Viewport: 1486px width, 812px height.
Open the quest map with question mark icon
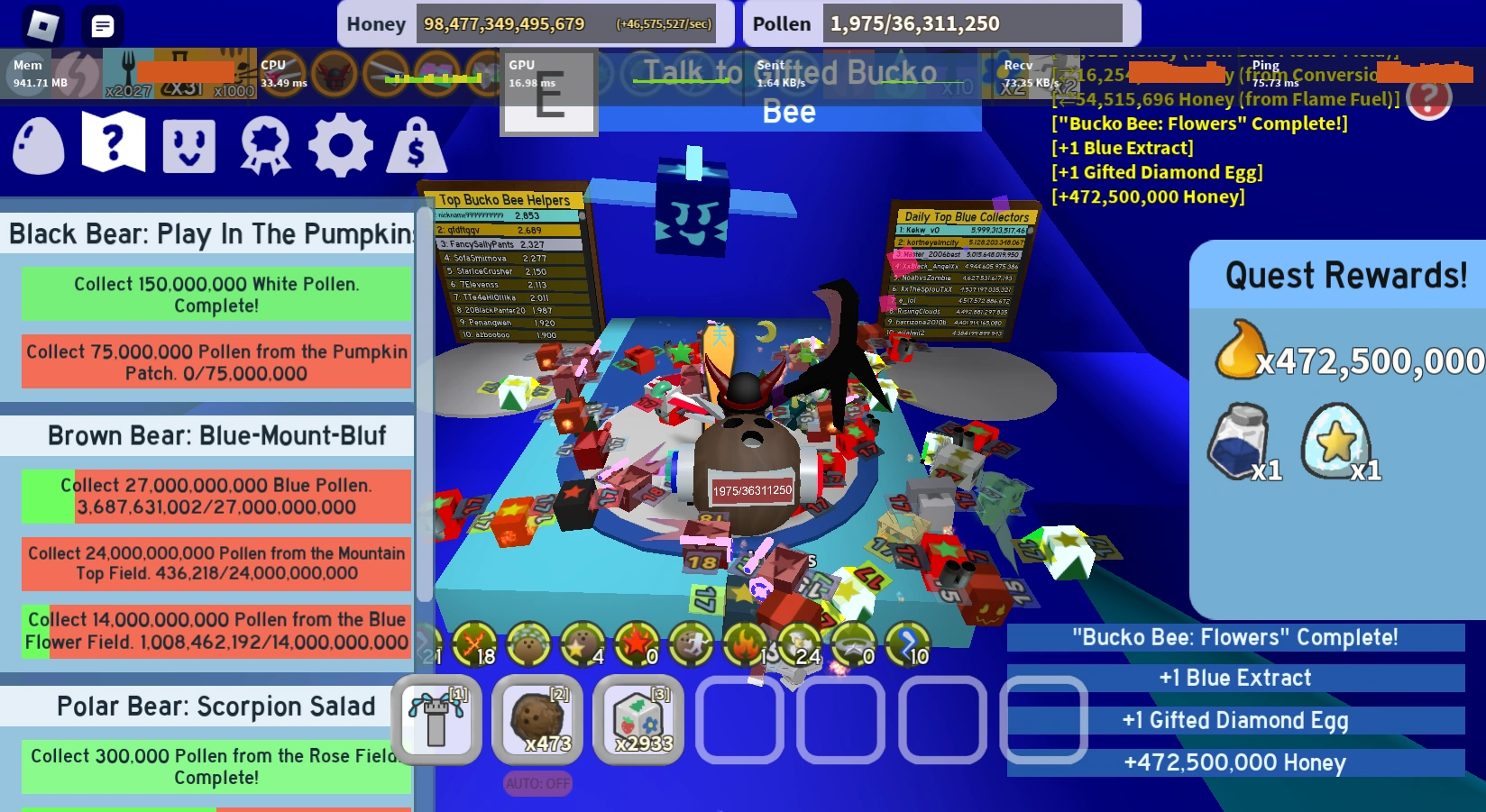(112, 143)
